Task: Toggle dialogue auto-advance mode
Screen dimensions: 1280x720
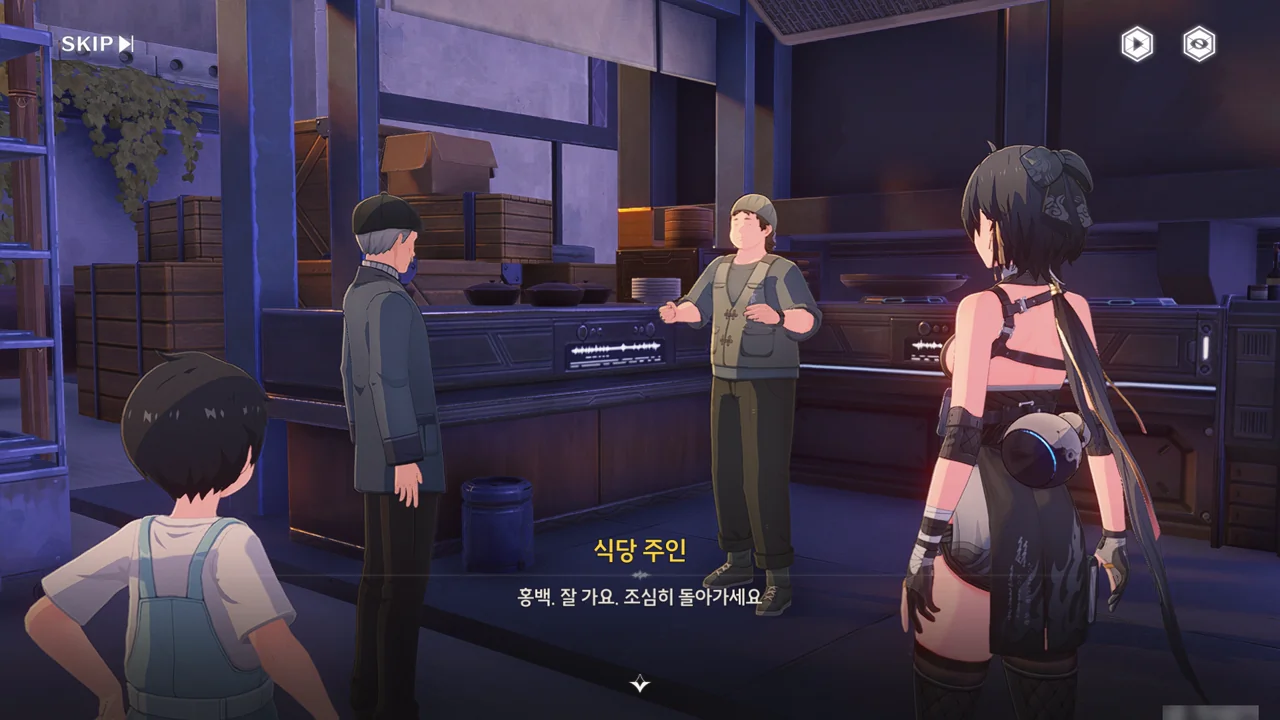Action: pyautogui.click(x=1135, y=44)
